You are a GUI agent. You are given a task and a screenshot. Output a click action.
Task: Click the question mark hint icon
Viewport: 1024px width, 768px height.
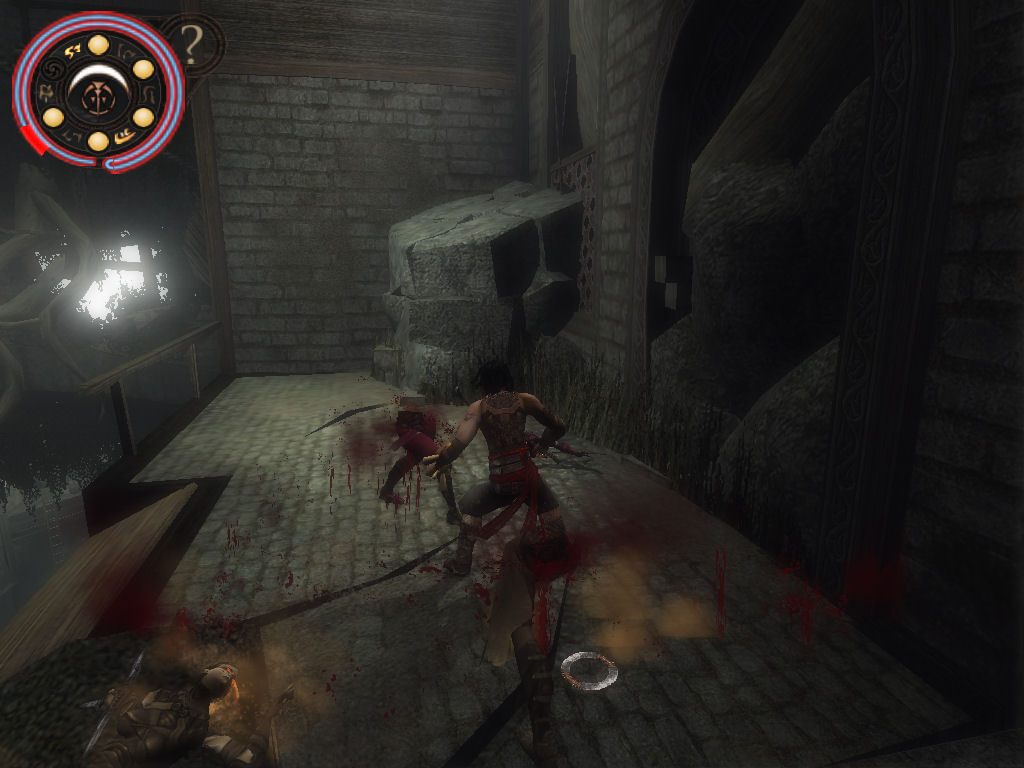click(193, 43)
